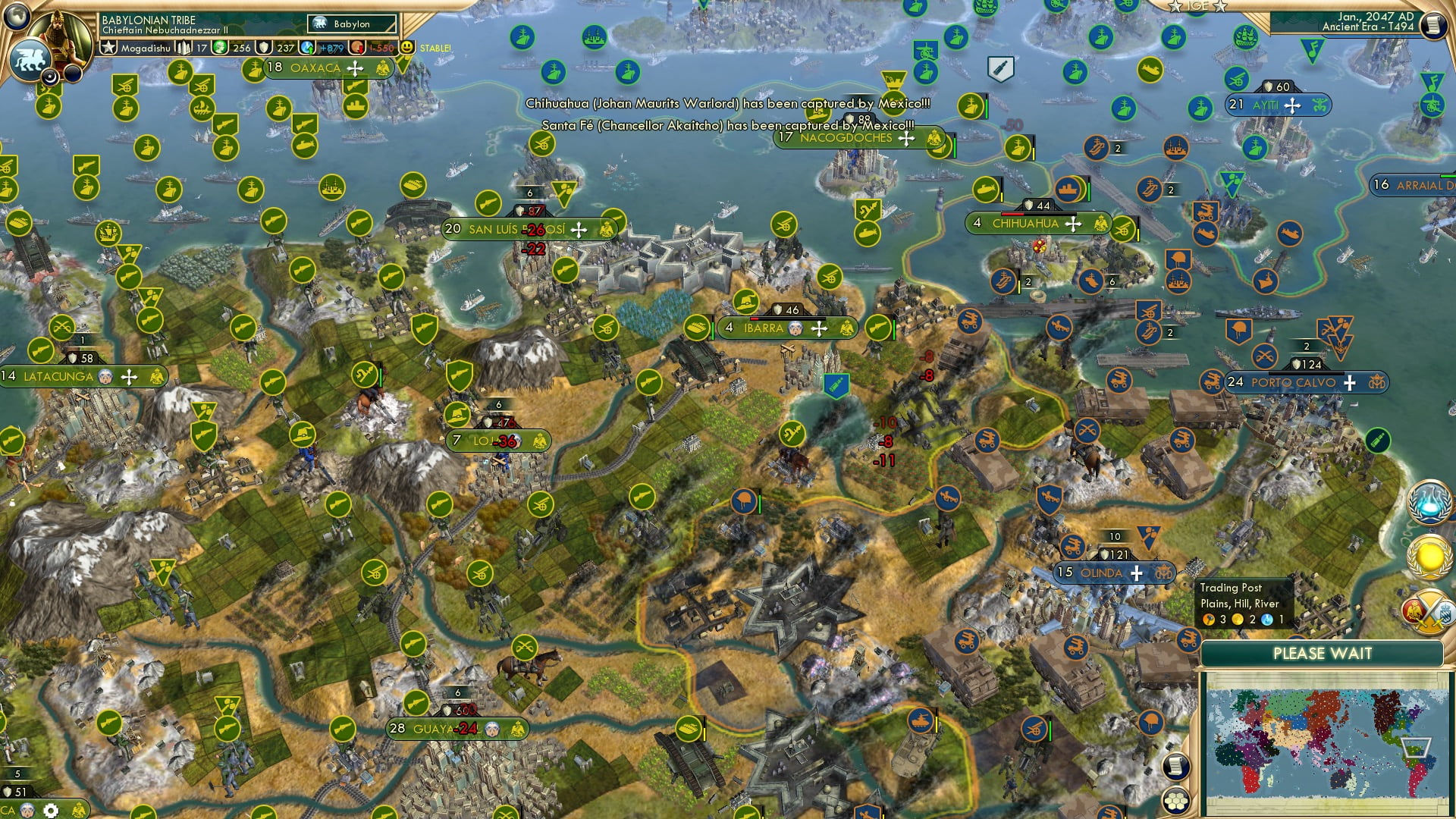The width and height of the screenshot is (1456, 819).
Task: Check the STABLE! happiness smiley icon
Action: pyautogui.click(x=408, y=47)
